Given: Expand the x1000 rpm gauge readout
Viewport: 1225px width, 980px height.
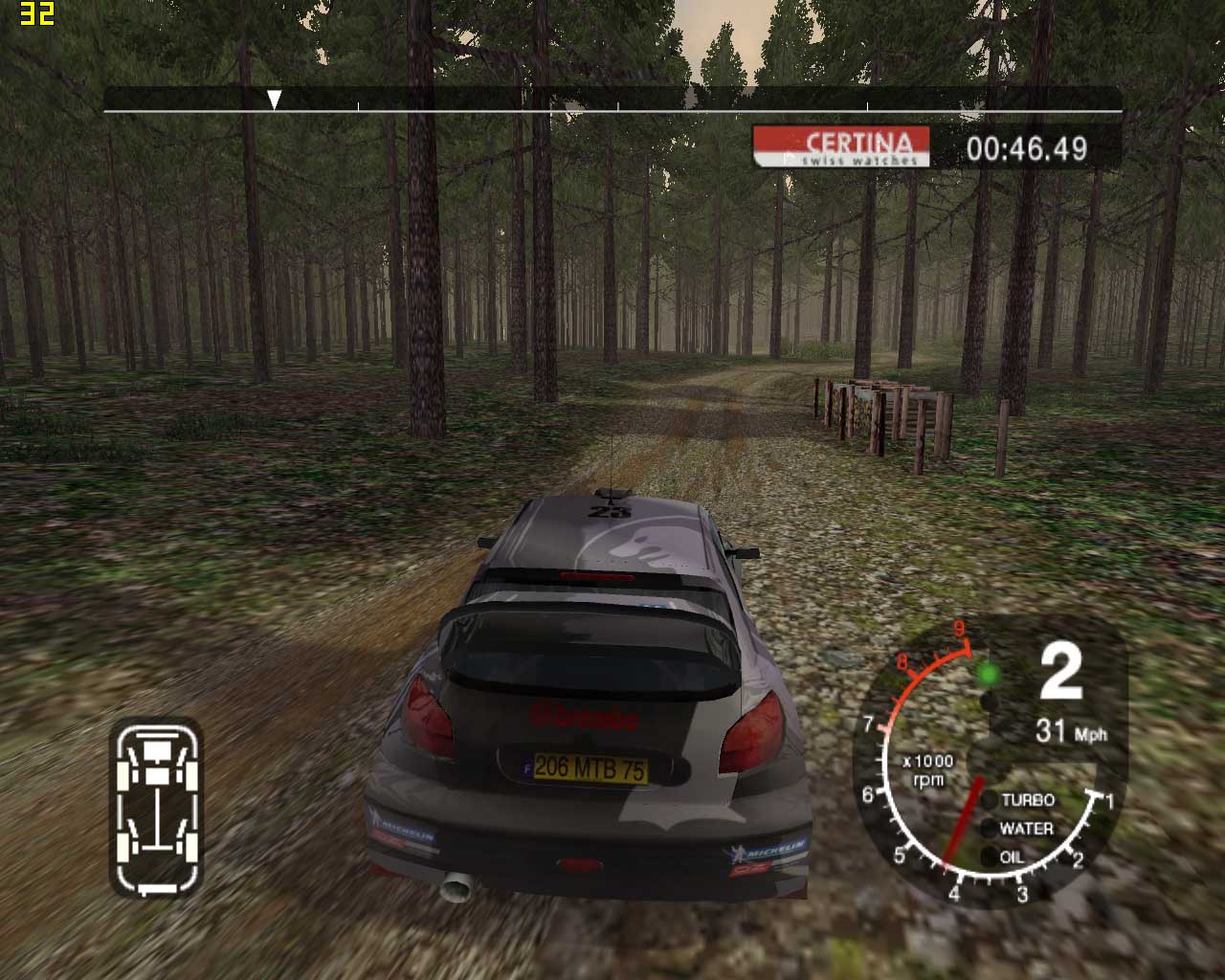Looking at the screenshot, I should tap(928, 768).
